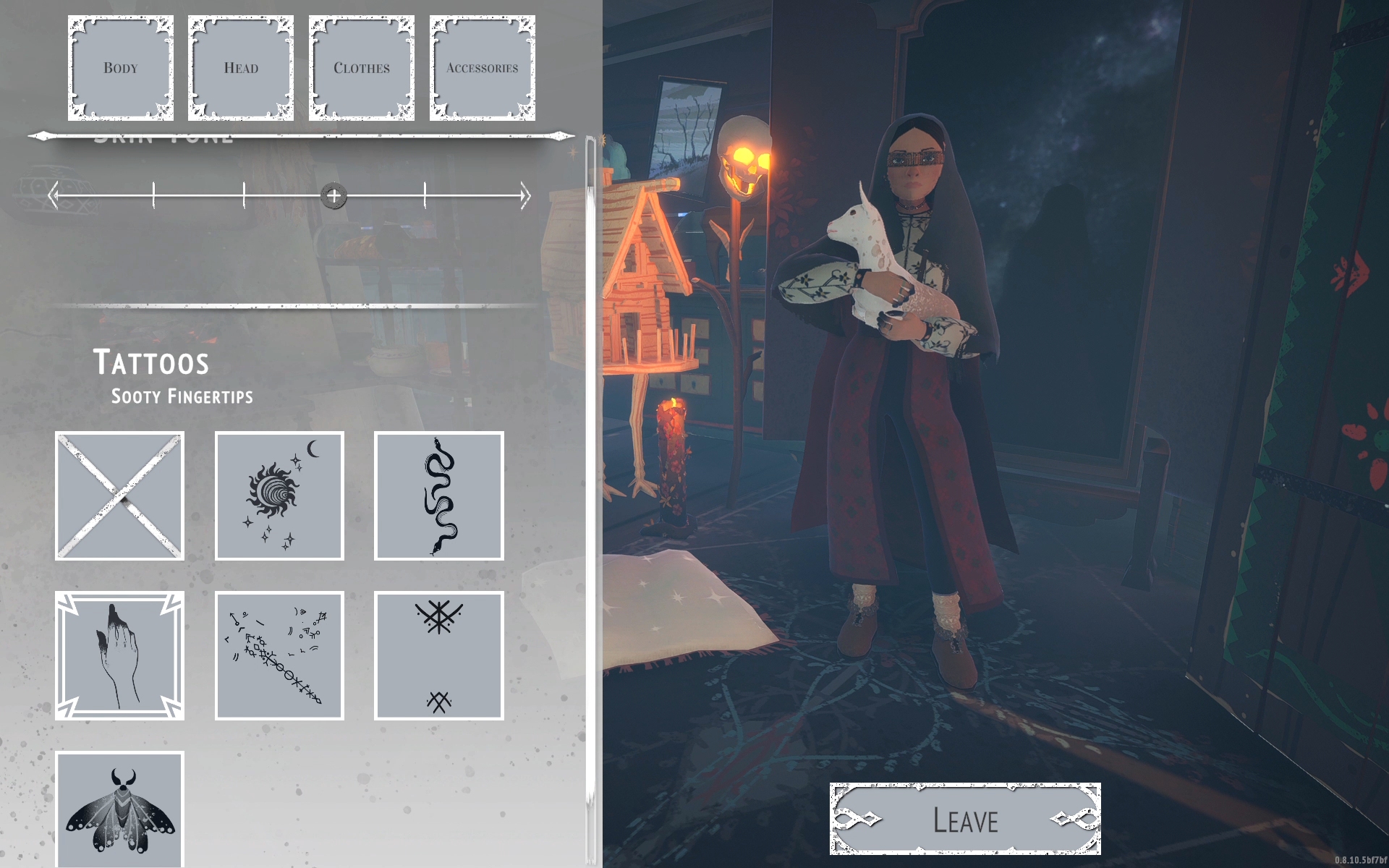The image size is (1389, 868).
Task: Choose the sun and moon tattoo
Action: coord(279,496)
